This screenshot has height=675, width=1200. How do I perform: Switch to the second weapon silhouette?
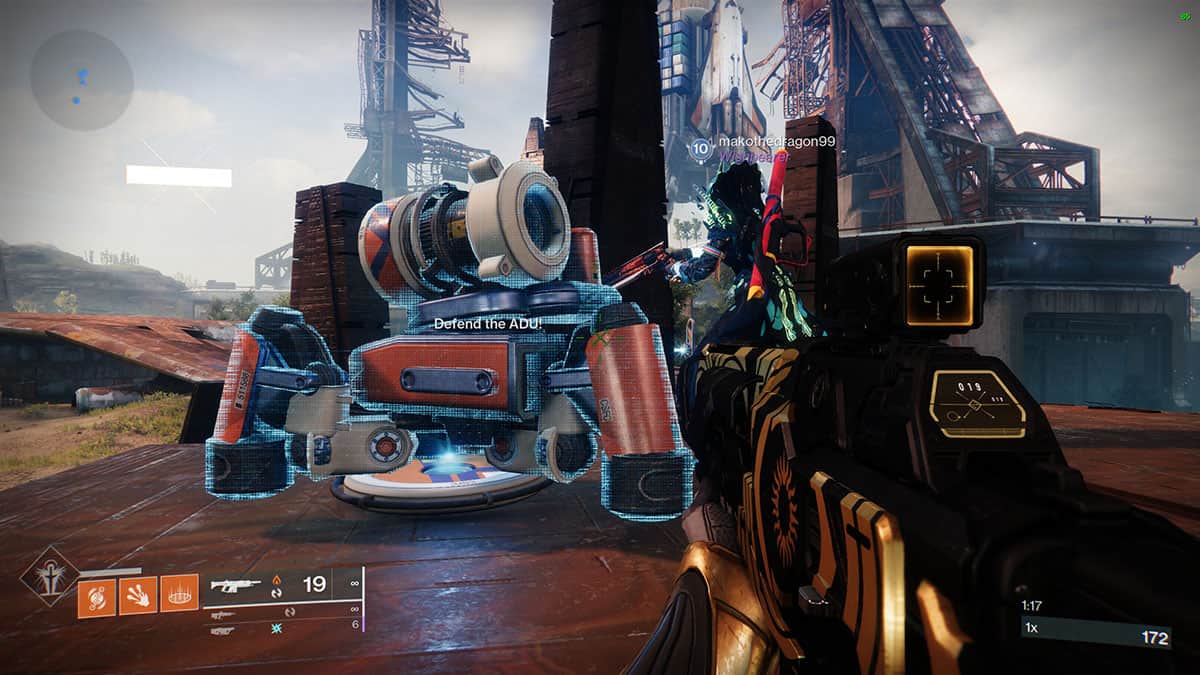[x=223, y=614]
